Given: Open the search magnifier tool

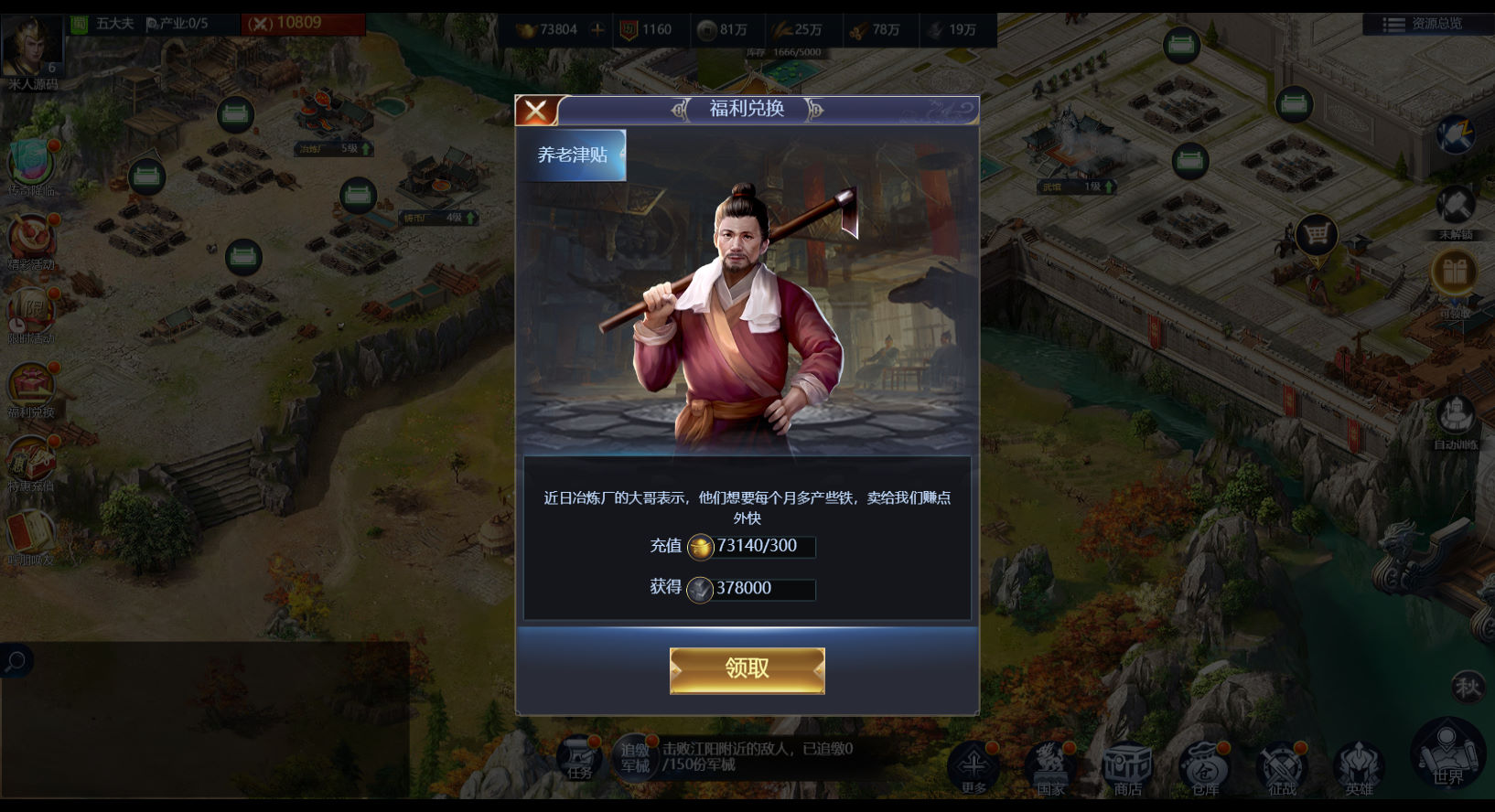Looking at the screenshot, I should tap(15, 661).
